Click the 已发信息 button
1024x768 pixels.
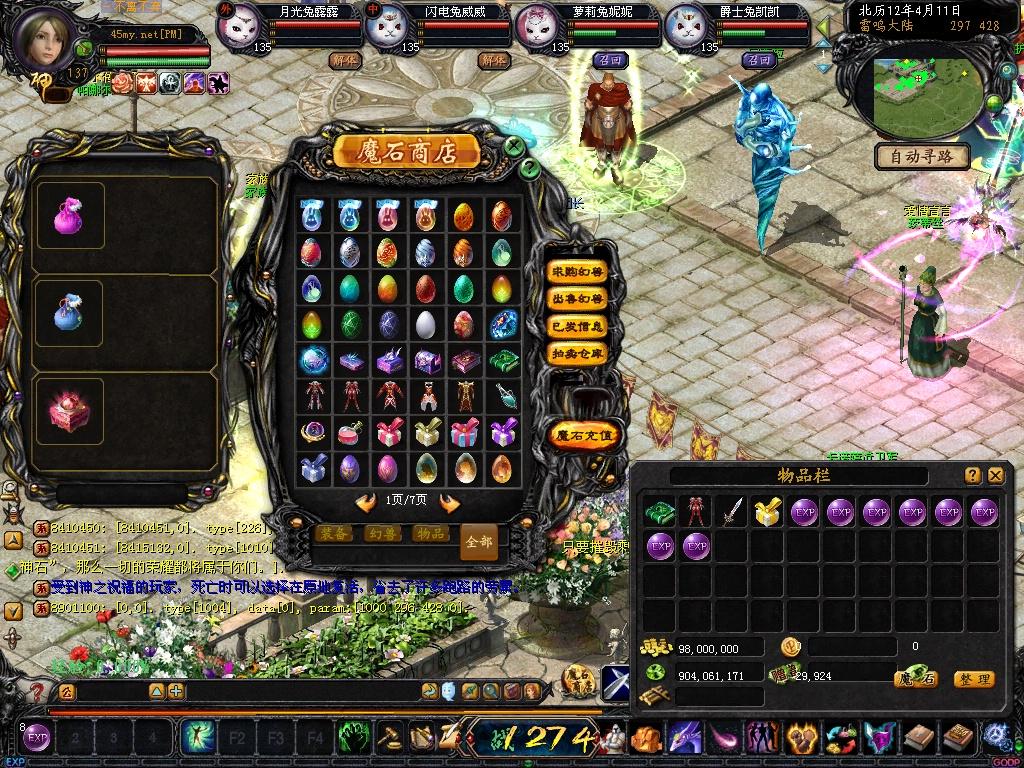(x=577, y=325)
